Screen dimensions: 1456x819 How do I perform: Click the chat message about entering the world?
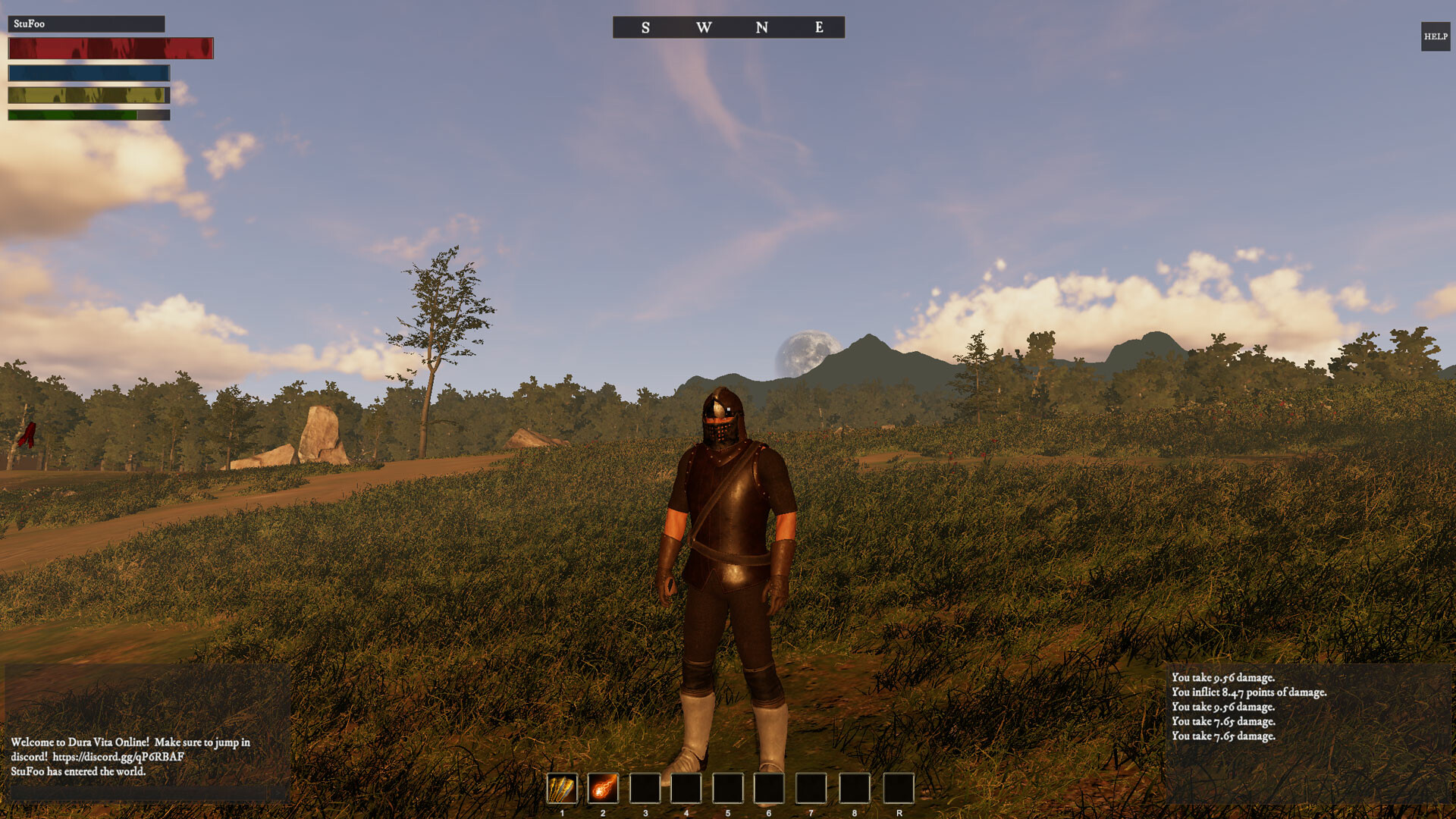(x=80, y=771)
